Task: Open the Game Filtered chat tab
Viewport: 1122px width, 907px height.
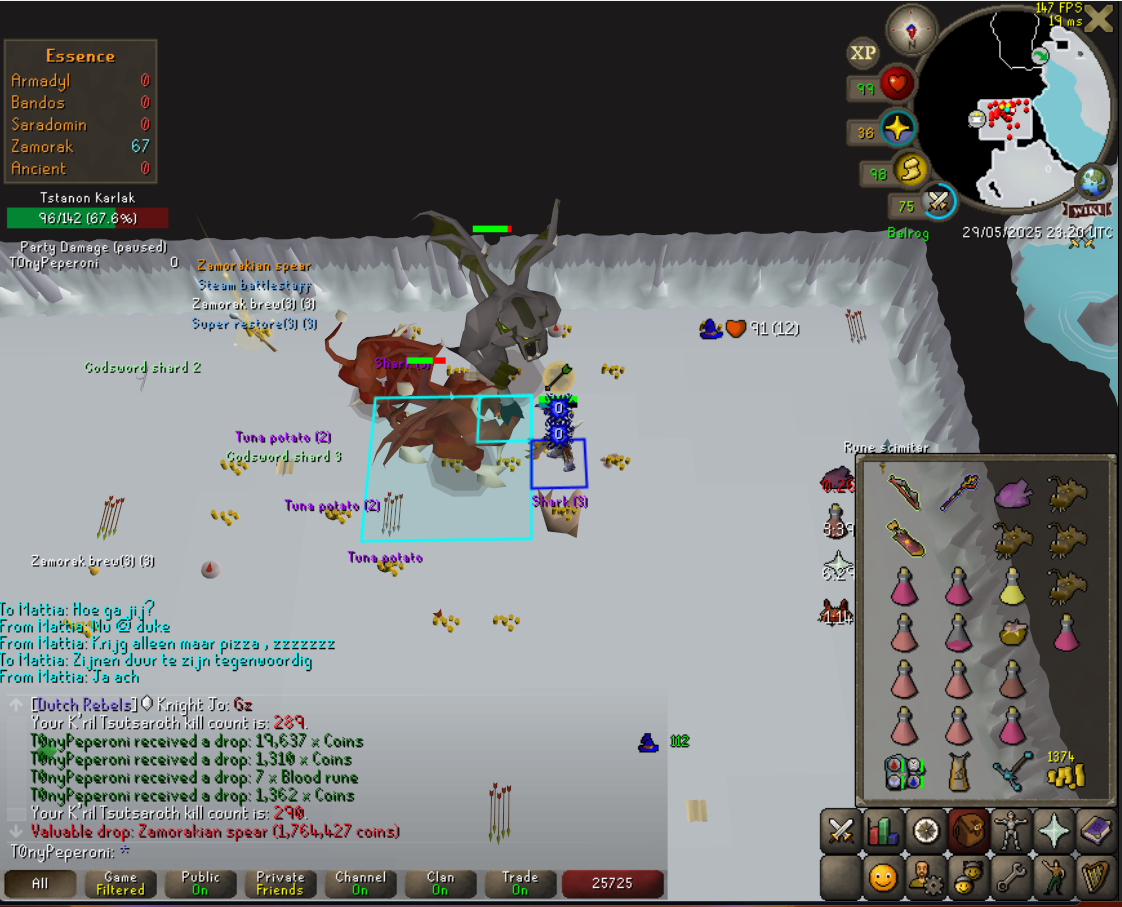Action: point(120,883)
